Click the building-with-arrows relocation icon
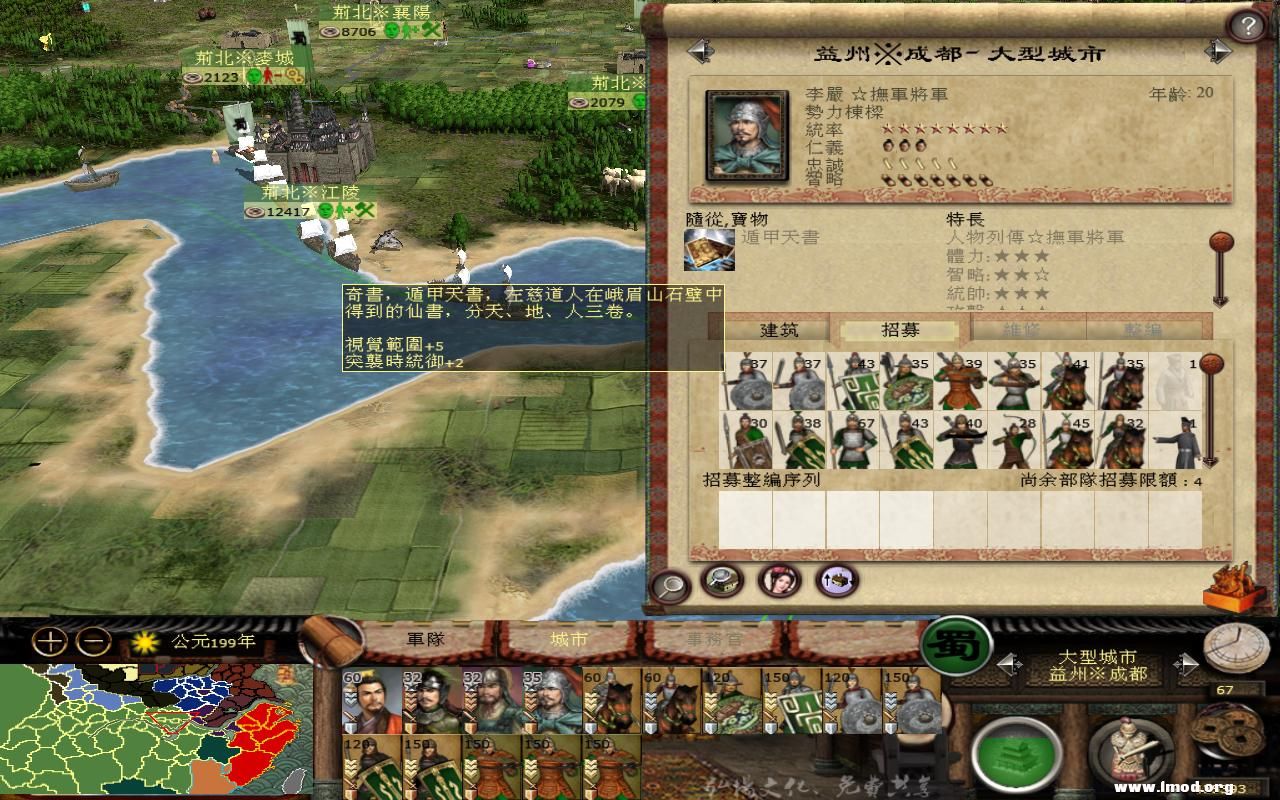1280x800 pixels. tap(834, 582)
